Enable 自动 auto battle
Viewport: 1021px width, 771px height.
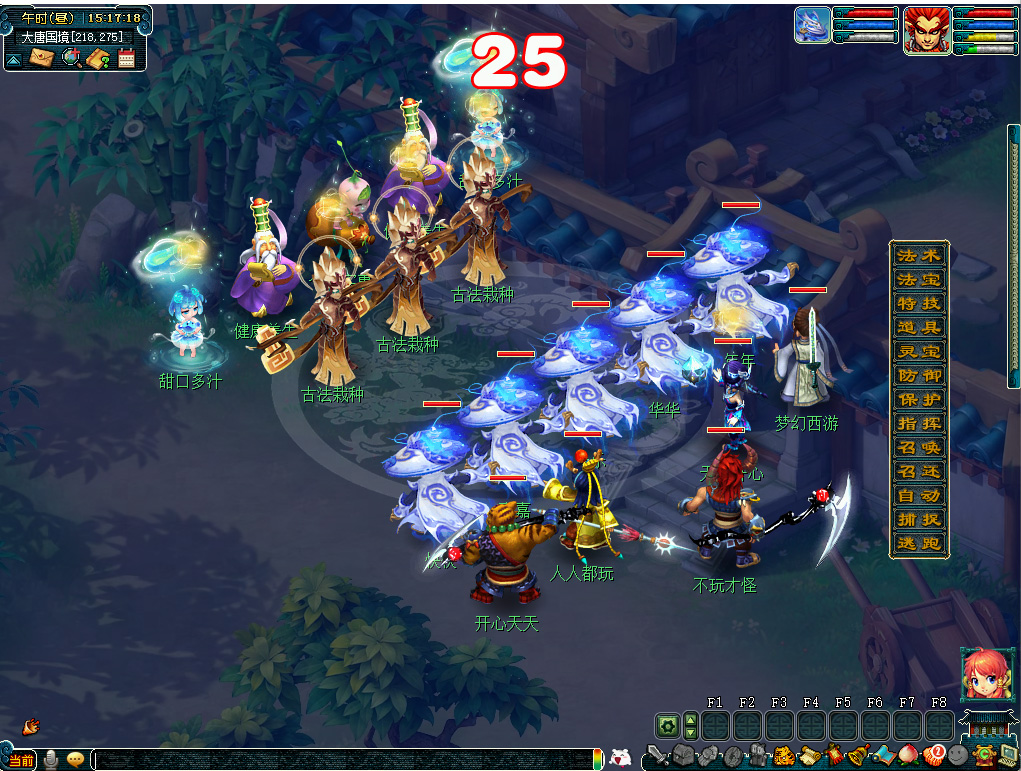click(x=918, y=495)
